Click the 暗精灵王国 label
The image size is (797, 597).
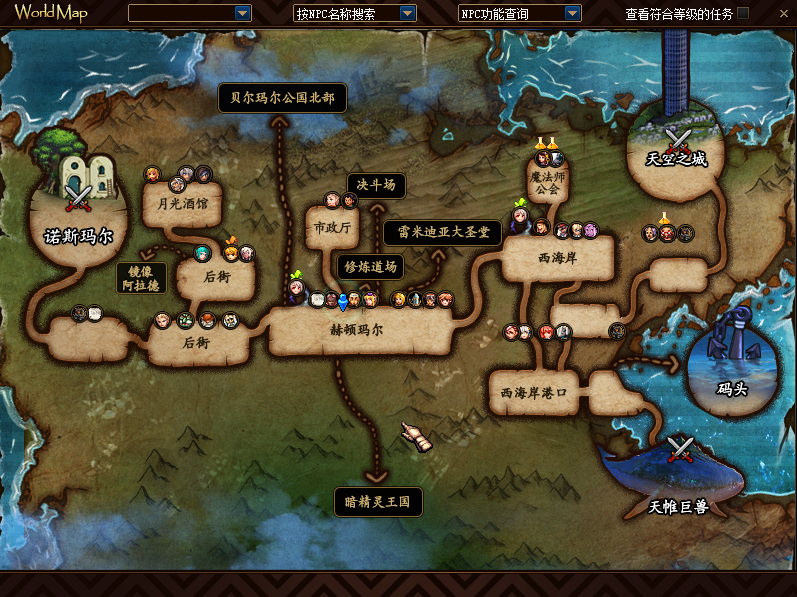(378, 502)
